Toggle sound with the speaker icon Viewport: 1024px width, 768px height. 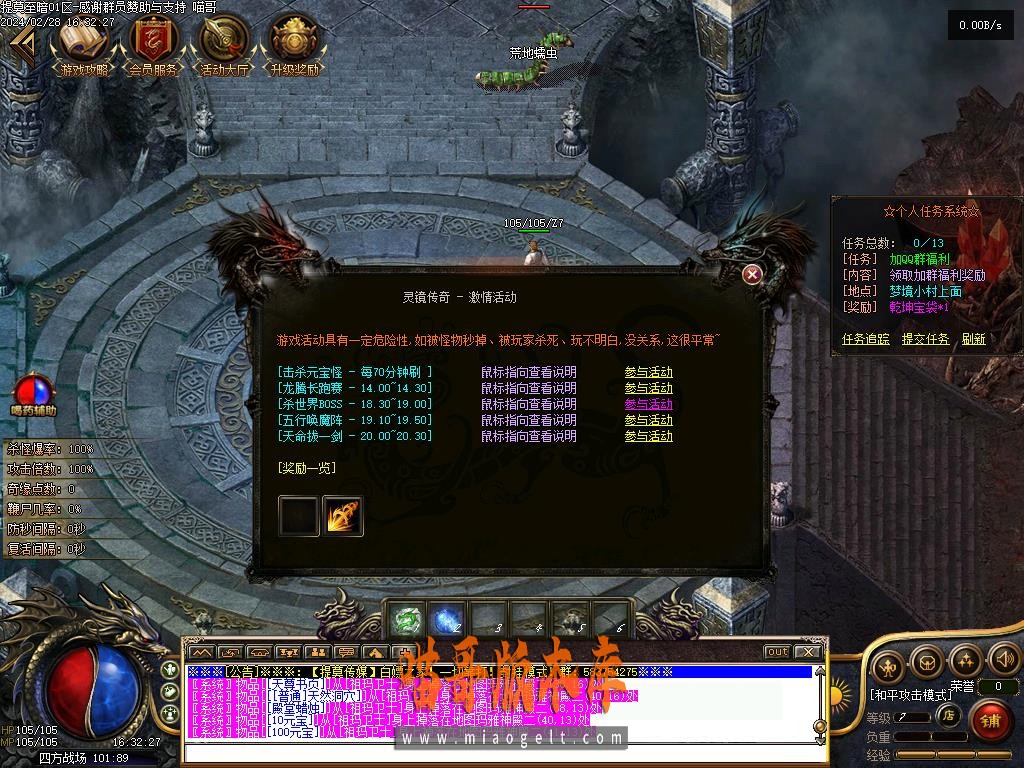(x=1002, y=660)
